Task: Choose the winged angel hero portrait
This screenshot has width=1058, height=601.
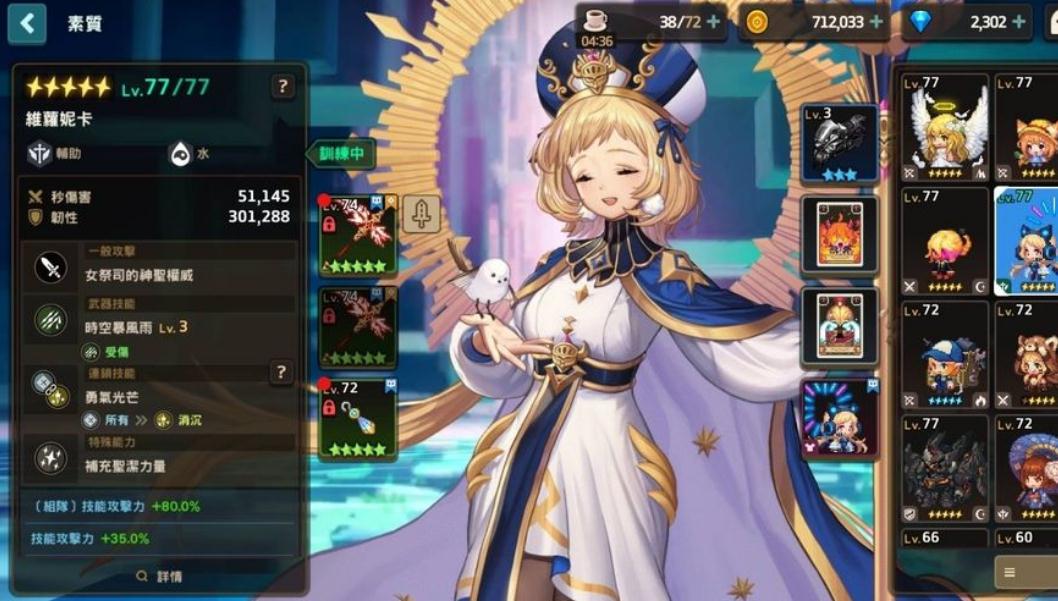Action: [945, 127]
